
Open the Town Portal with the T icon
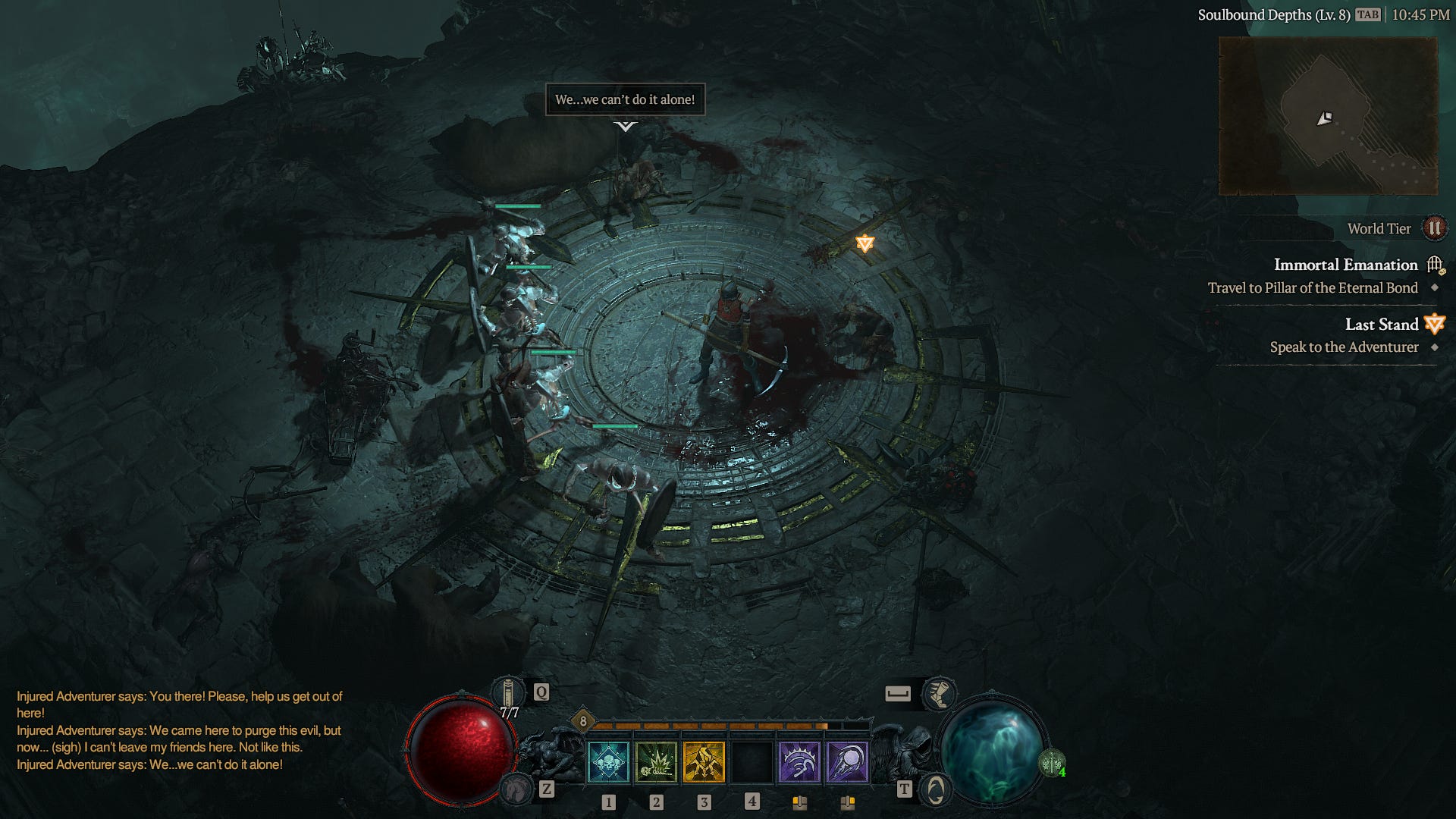click(934, 789)
